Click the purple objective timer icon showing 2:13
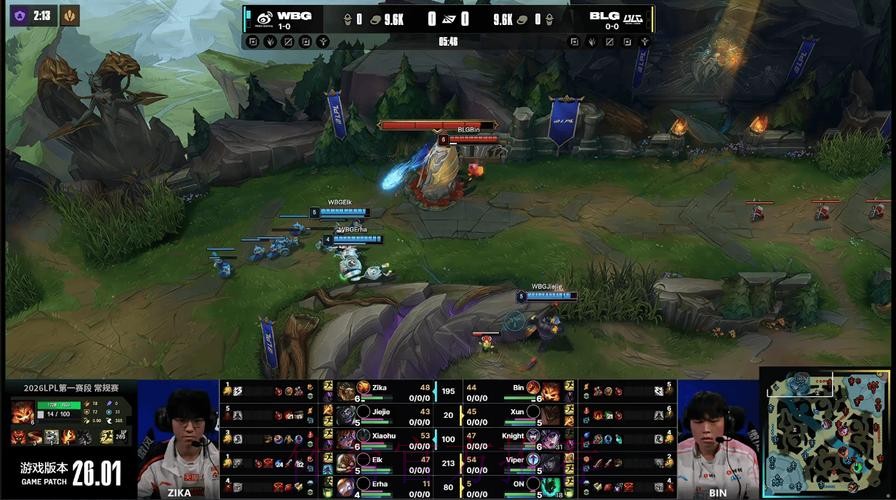 [15, 15]
